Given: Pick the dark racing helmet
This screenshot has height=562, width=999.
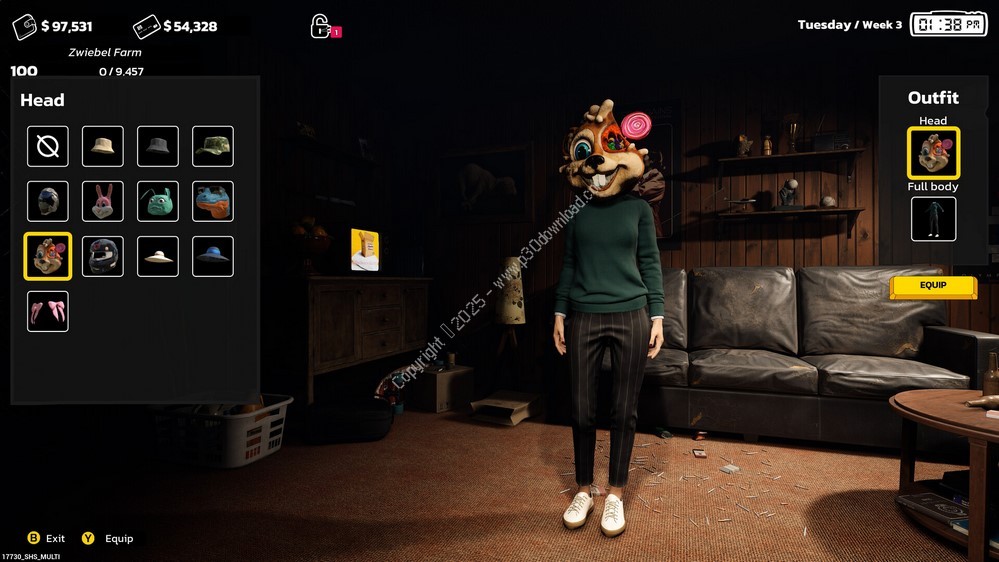Looking at the screenshot, I should [103, 256].
